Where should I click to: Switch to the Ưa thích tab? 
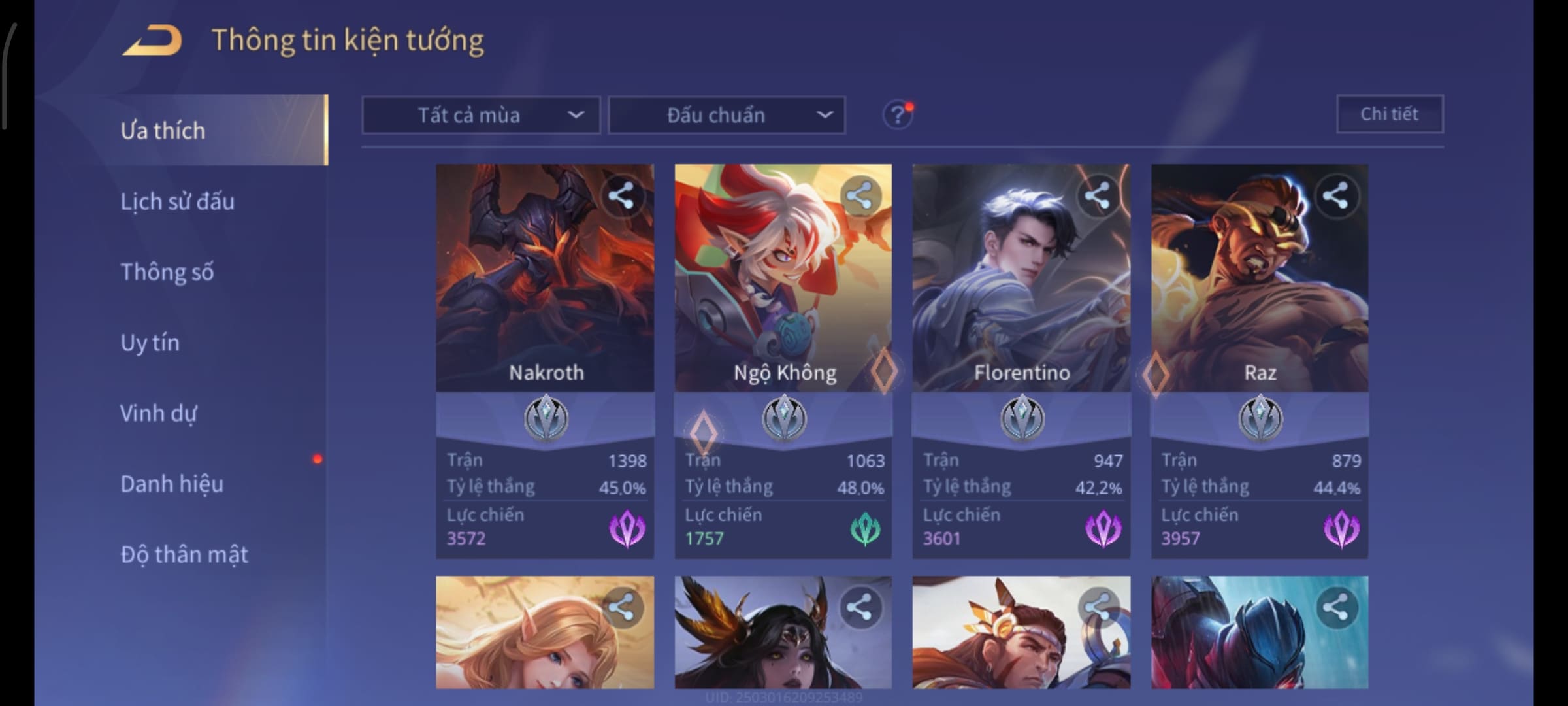coord(163,131)
